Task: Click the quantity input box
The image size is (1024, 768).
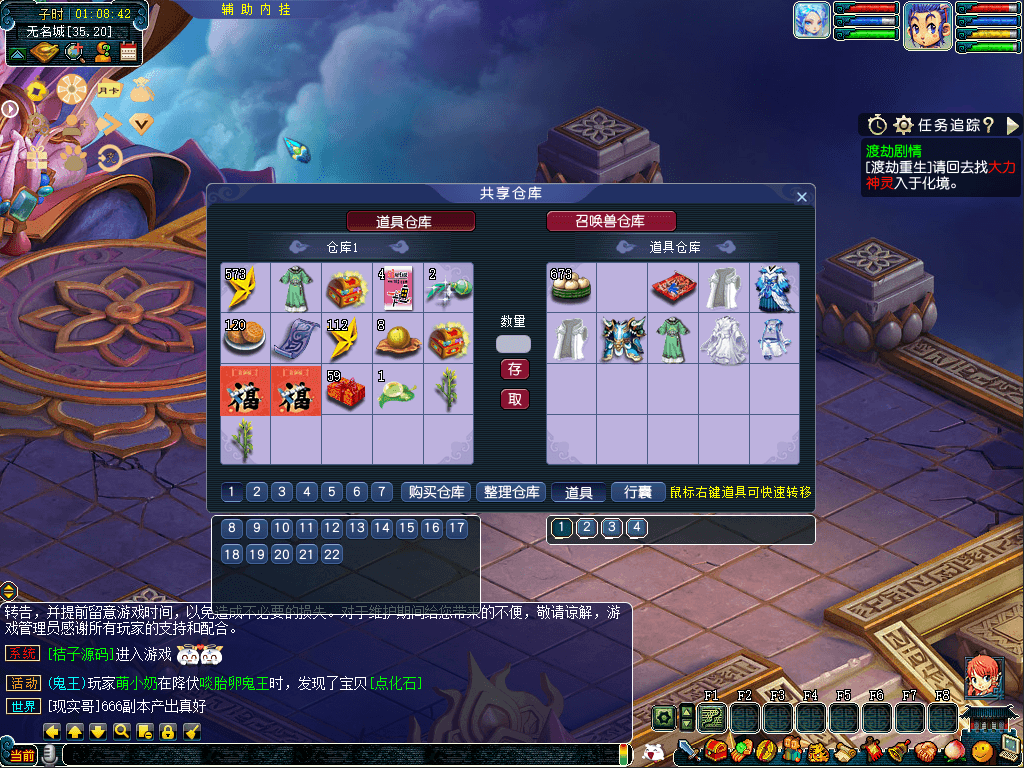Action: coord(514,343)
